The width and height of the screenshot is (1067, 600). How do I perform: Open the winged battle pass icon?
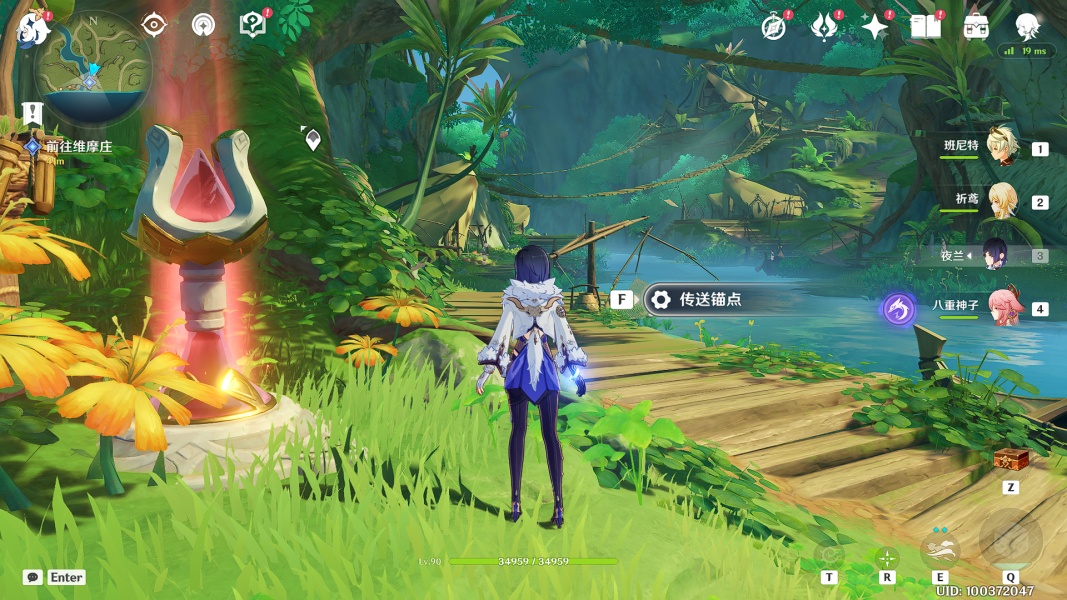[824, 27]
